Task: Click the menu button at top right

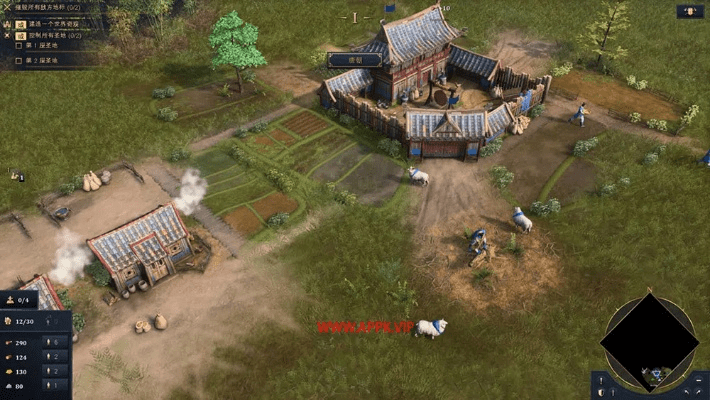Action: point(690,12)
